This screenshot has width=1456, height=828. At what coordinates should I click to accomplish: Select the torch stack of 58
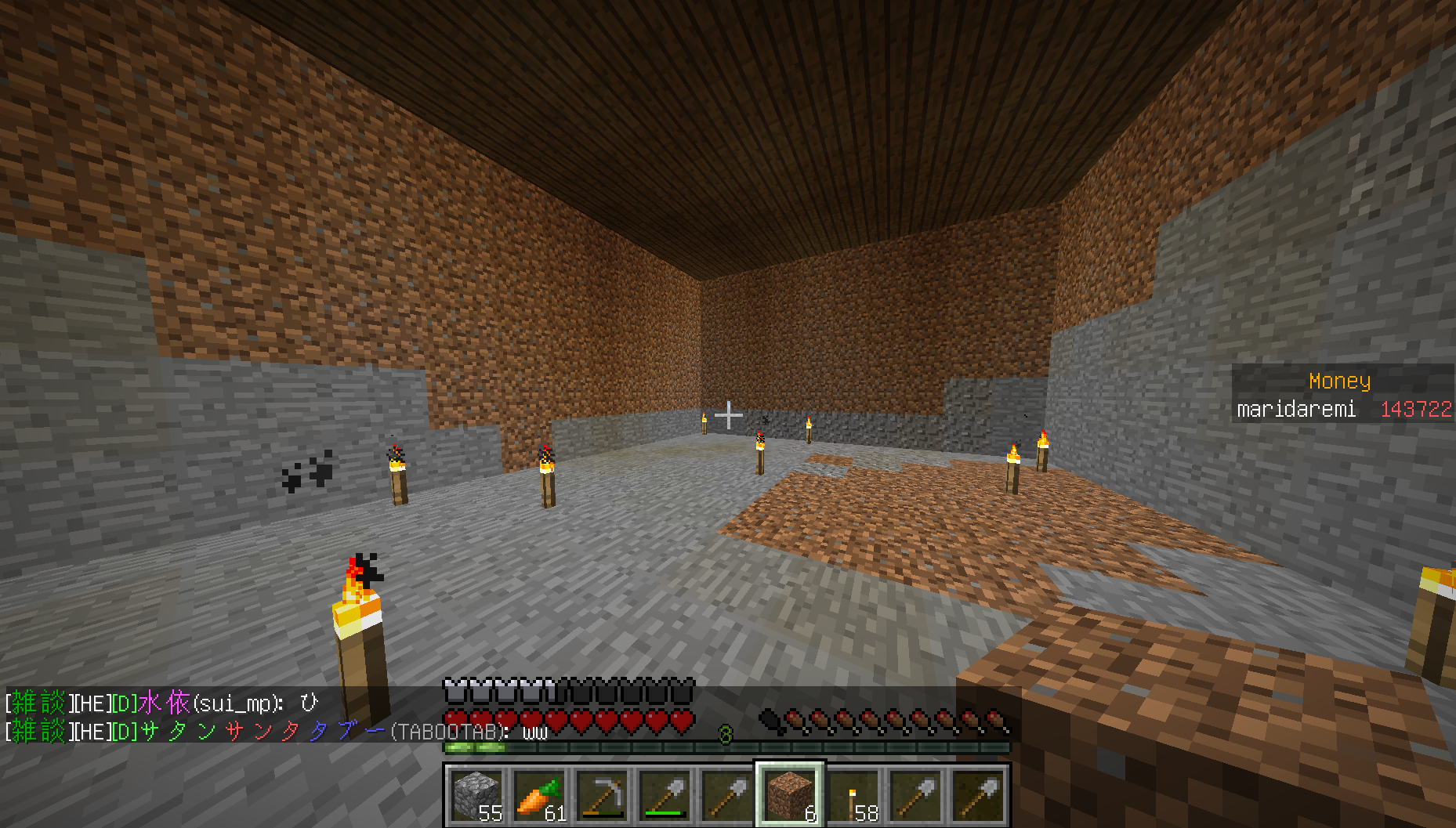coord(853,794)
